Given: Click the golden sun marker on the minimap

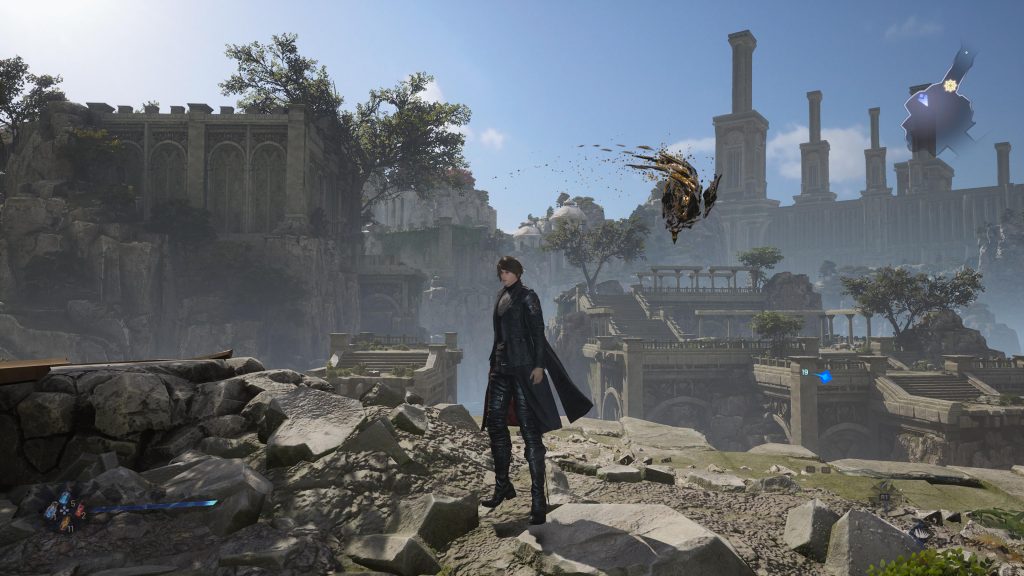Looking at the screenshot, I should click(950, 85).
